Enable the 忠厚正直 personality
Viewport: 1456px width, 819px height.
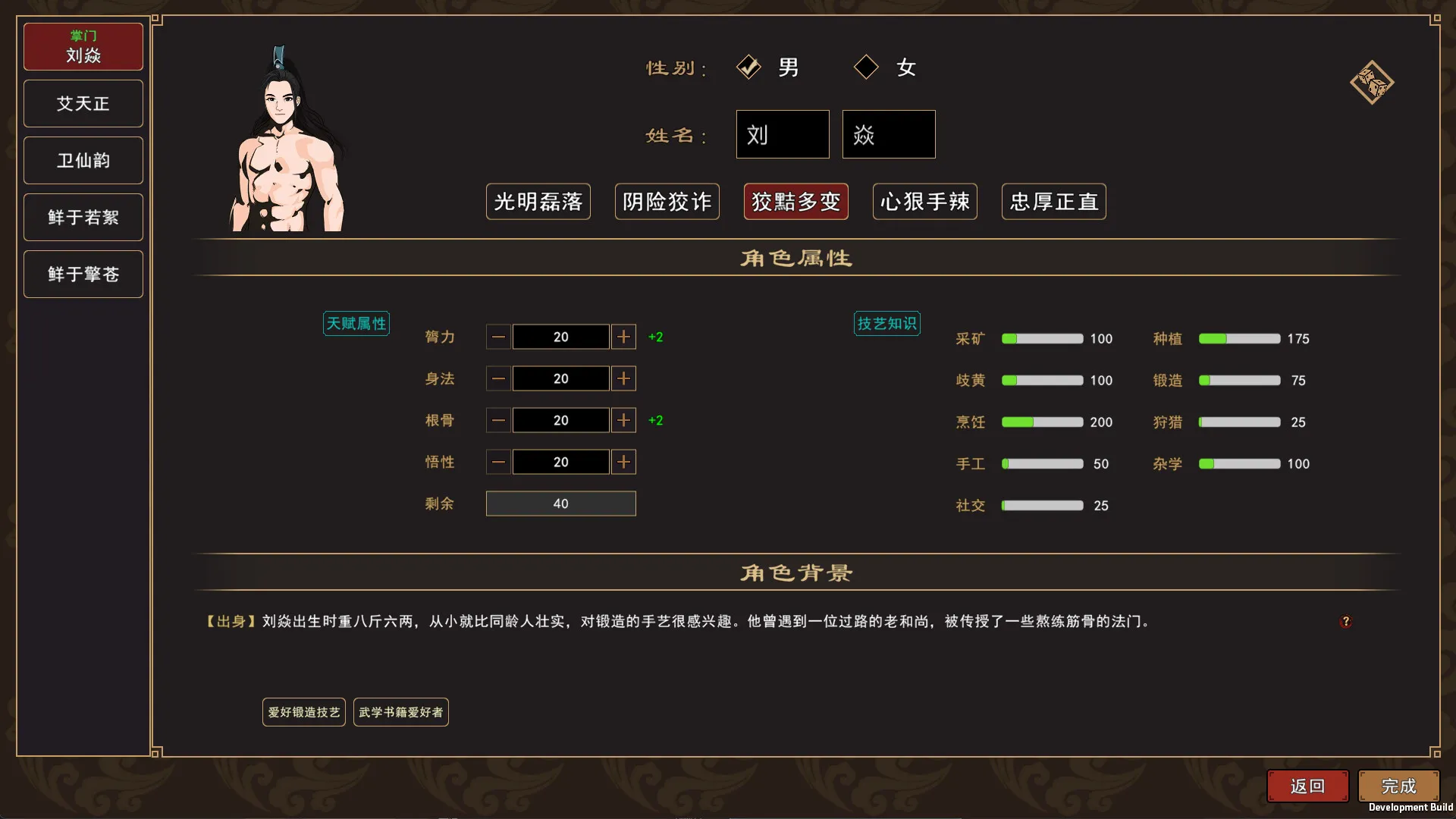pos(1053,202)
